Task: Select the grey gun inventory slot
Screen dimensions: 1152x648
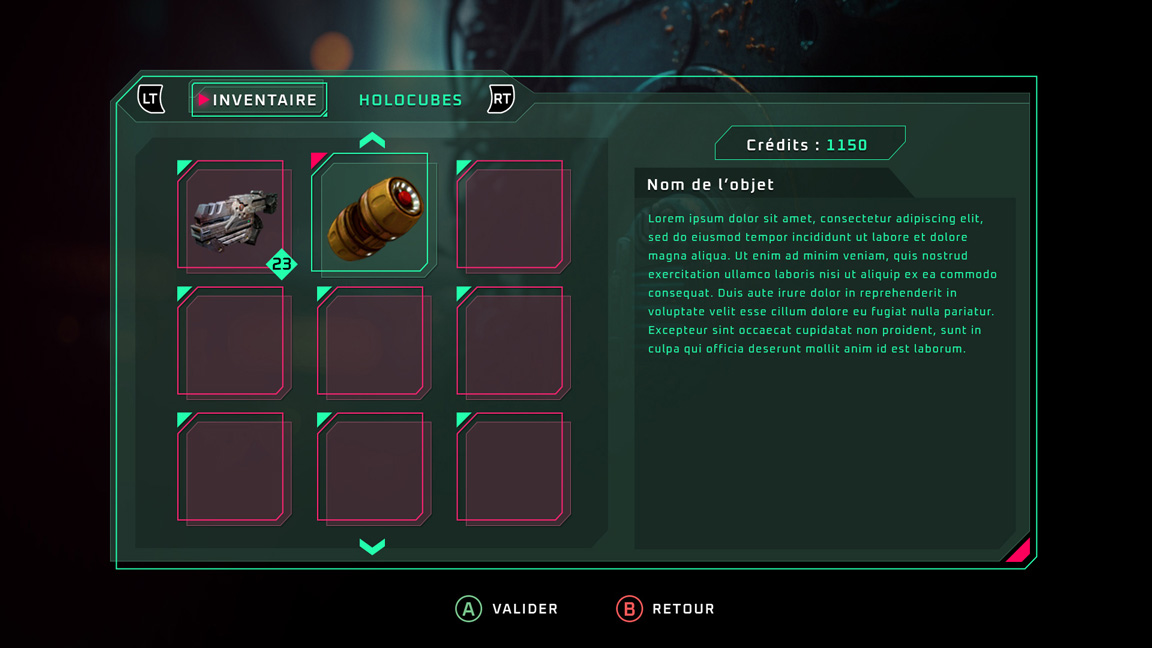Action: tap(233, 217)
